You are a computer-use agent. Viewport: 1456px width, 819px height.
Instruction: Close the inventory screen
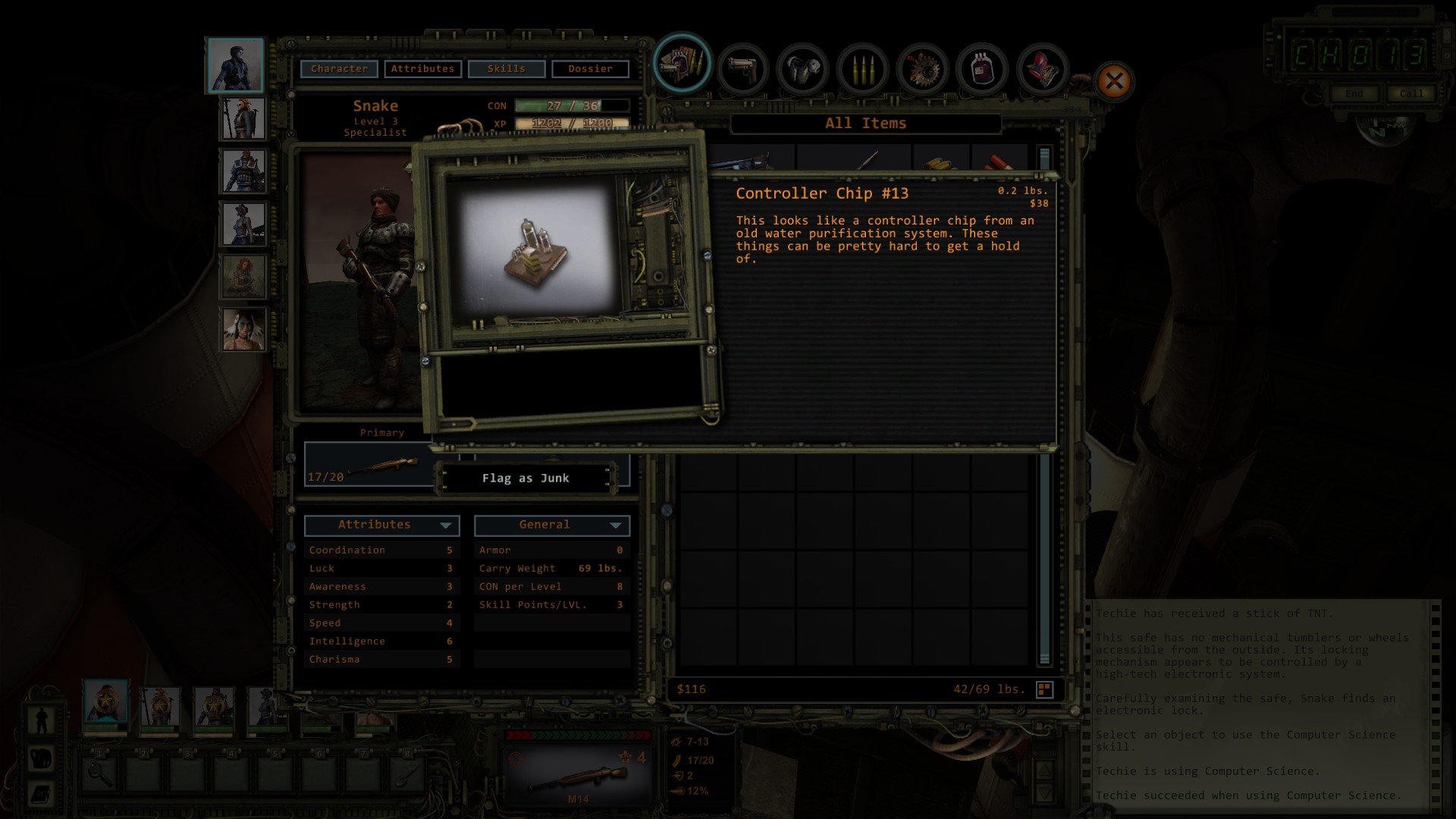1114,81
